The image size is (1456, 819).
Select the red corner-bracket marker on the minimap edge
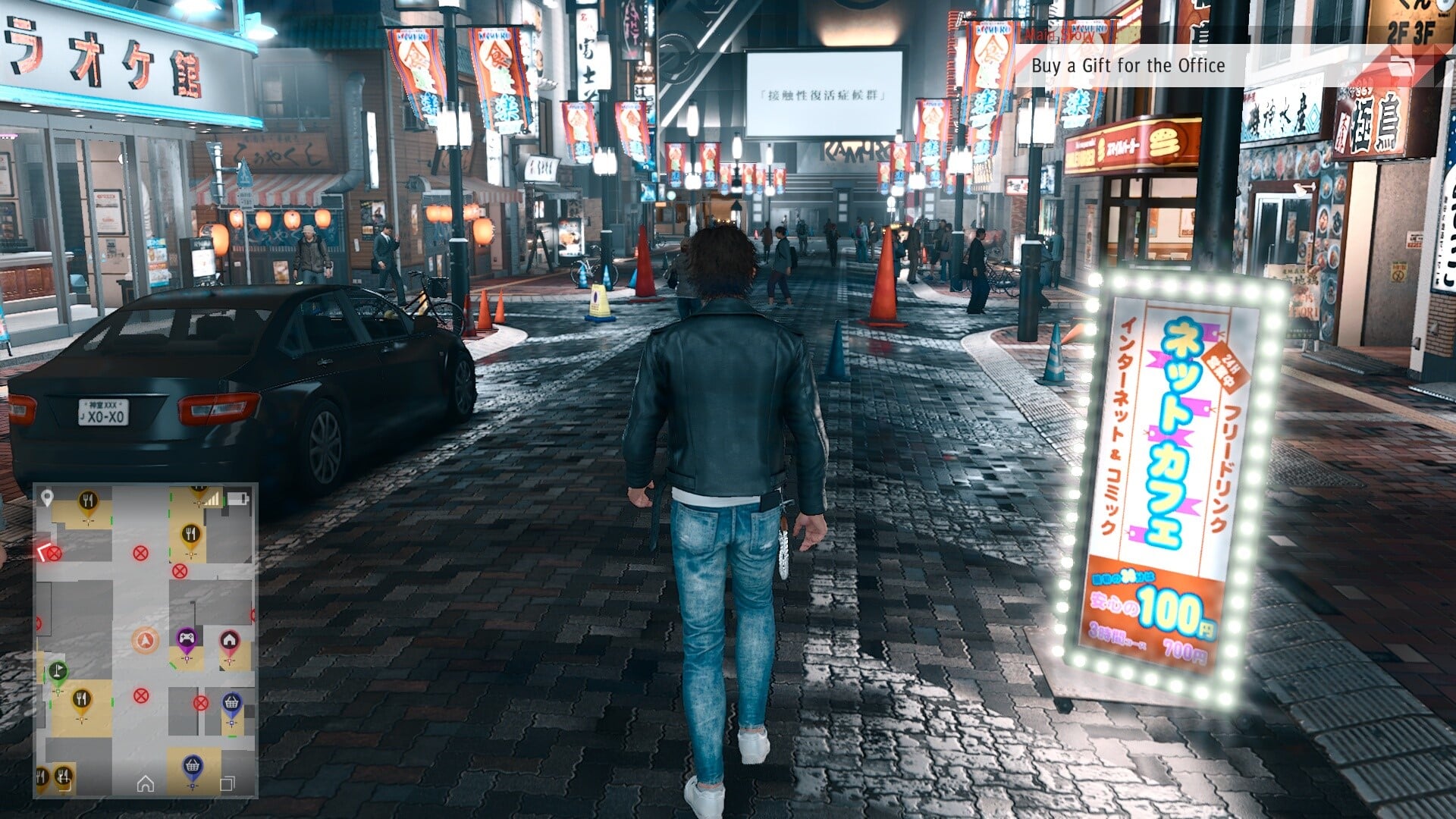(x=44, y=552)
